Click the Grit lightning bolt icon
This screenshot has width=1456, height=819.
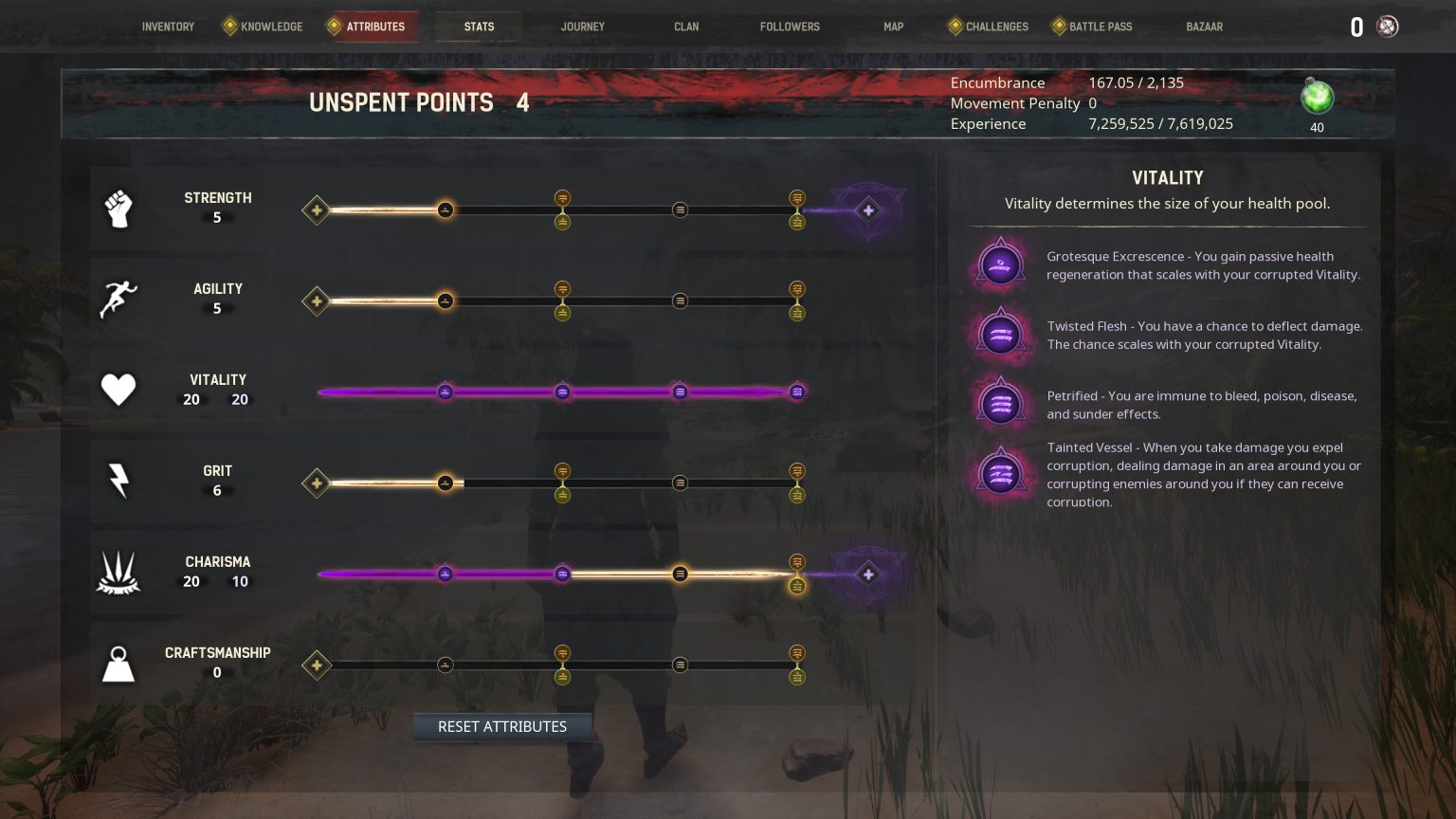118,482
